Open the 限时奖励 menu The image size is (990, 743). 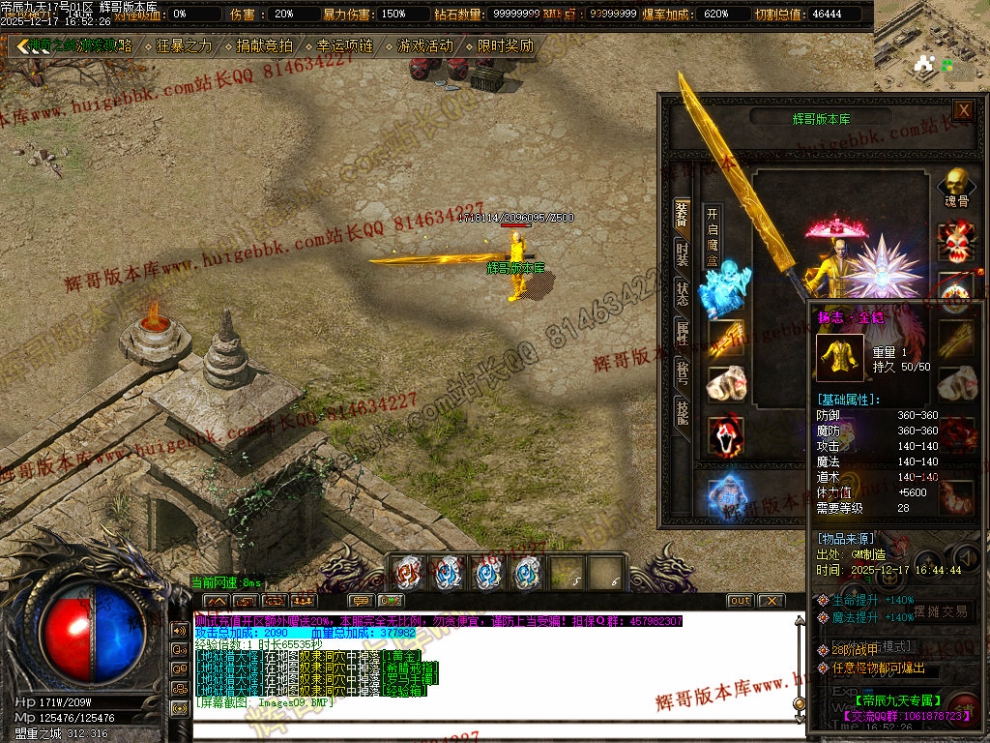pos(504,46)
